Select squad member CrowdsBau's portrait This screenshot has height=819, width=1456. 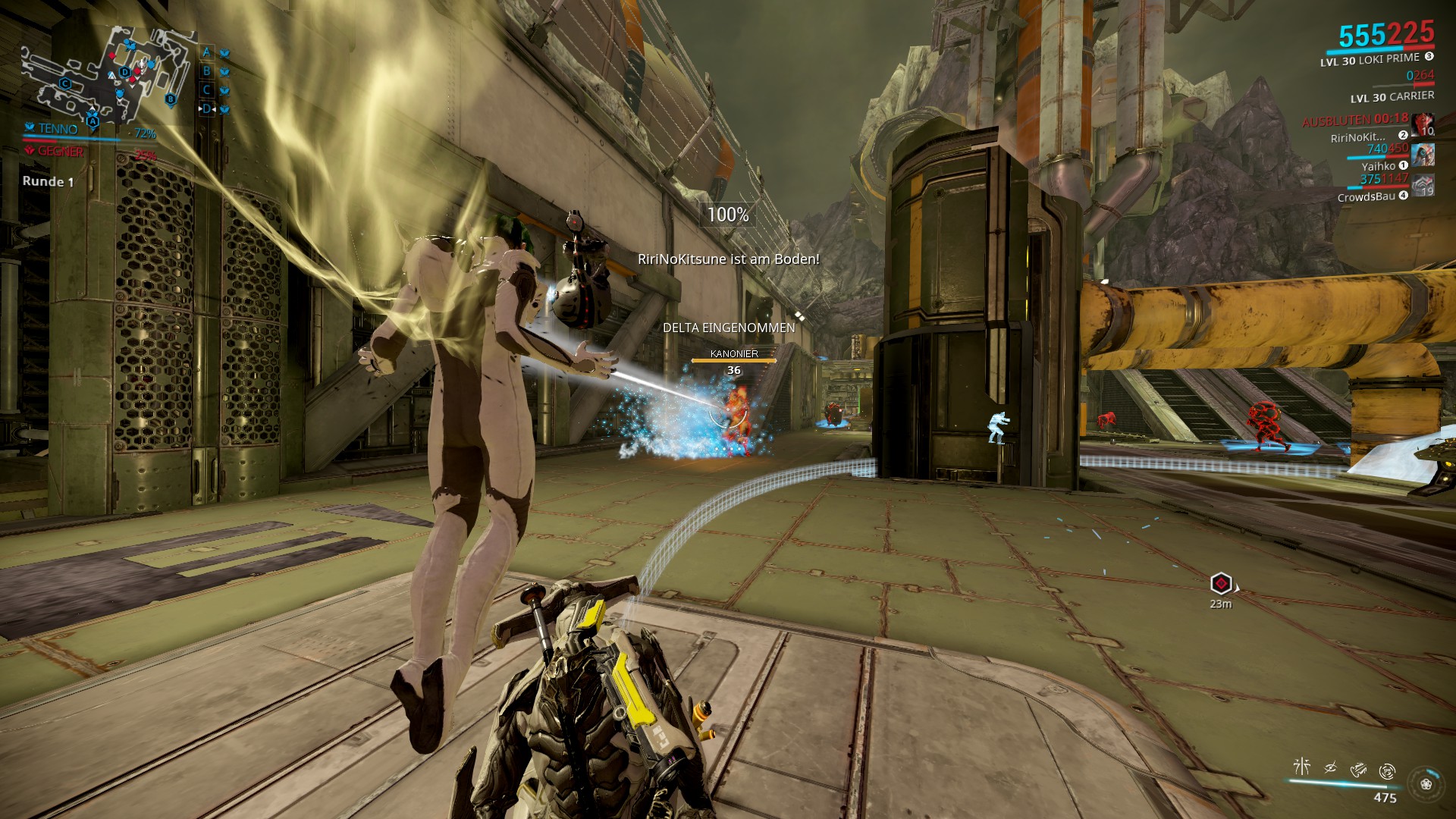pyautogui.click(x=1423, y=185)
